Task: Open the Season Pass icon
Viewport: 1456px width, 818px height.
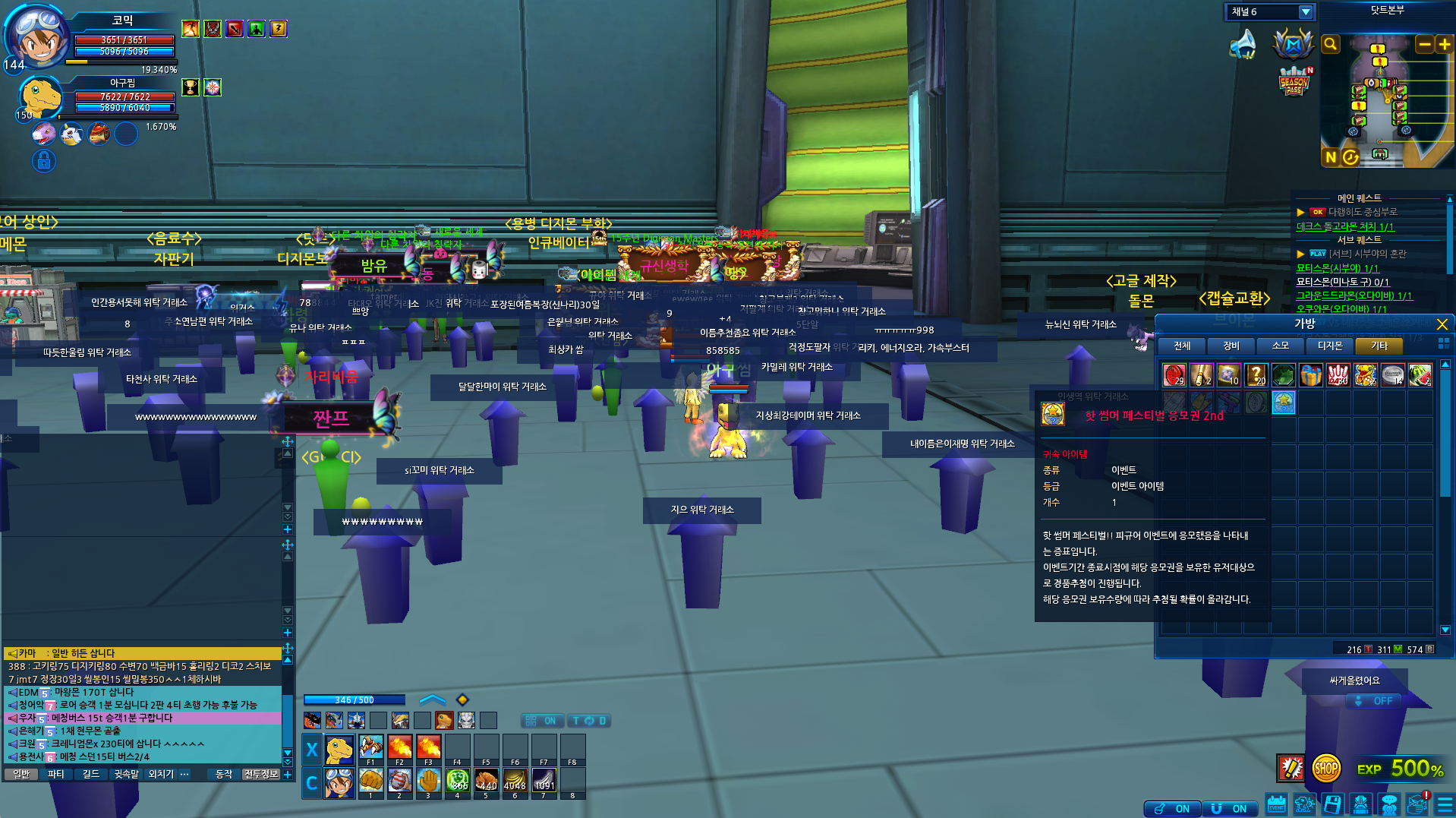Action: [x=1294, y=82]
